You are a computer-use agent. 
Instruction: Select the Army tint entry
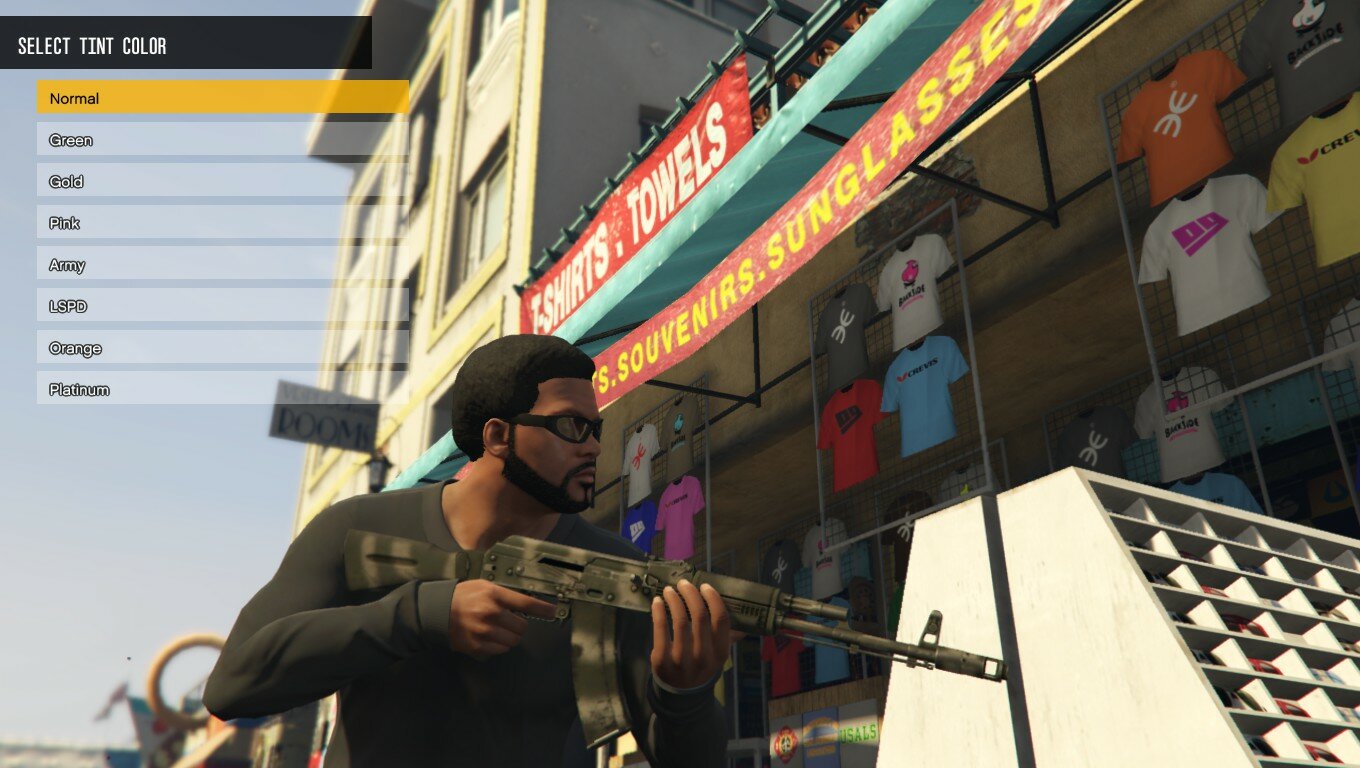coord(222,265)
